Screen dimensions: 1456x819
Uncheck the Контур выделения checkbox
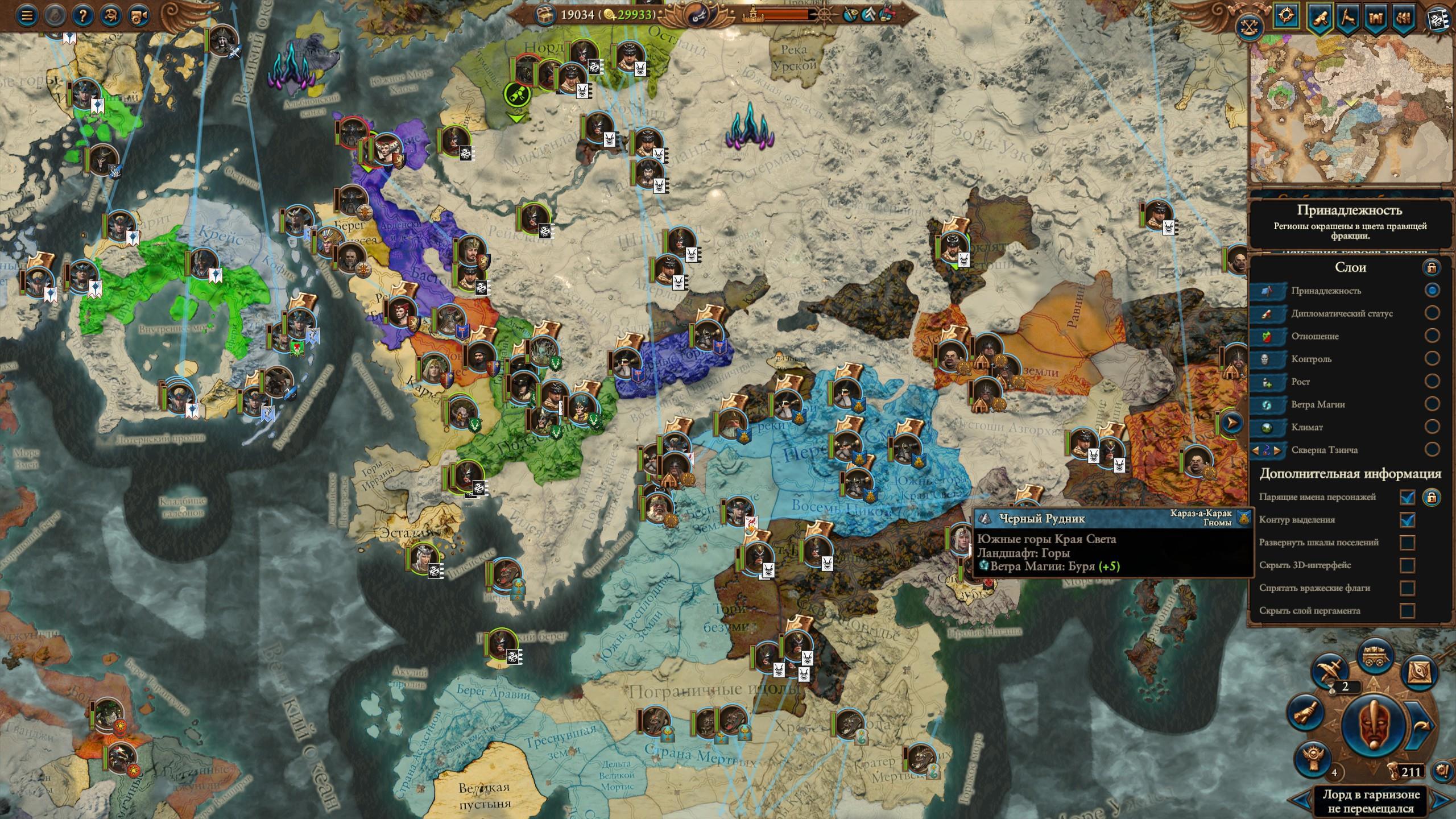pyautogui.click(x=1407, y=520)
